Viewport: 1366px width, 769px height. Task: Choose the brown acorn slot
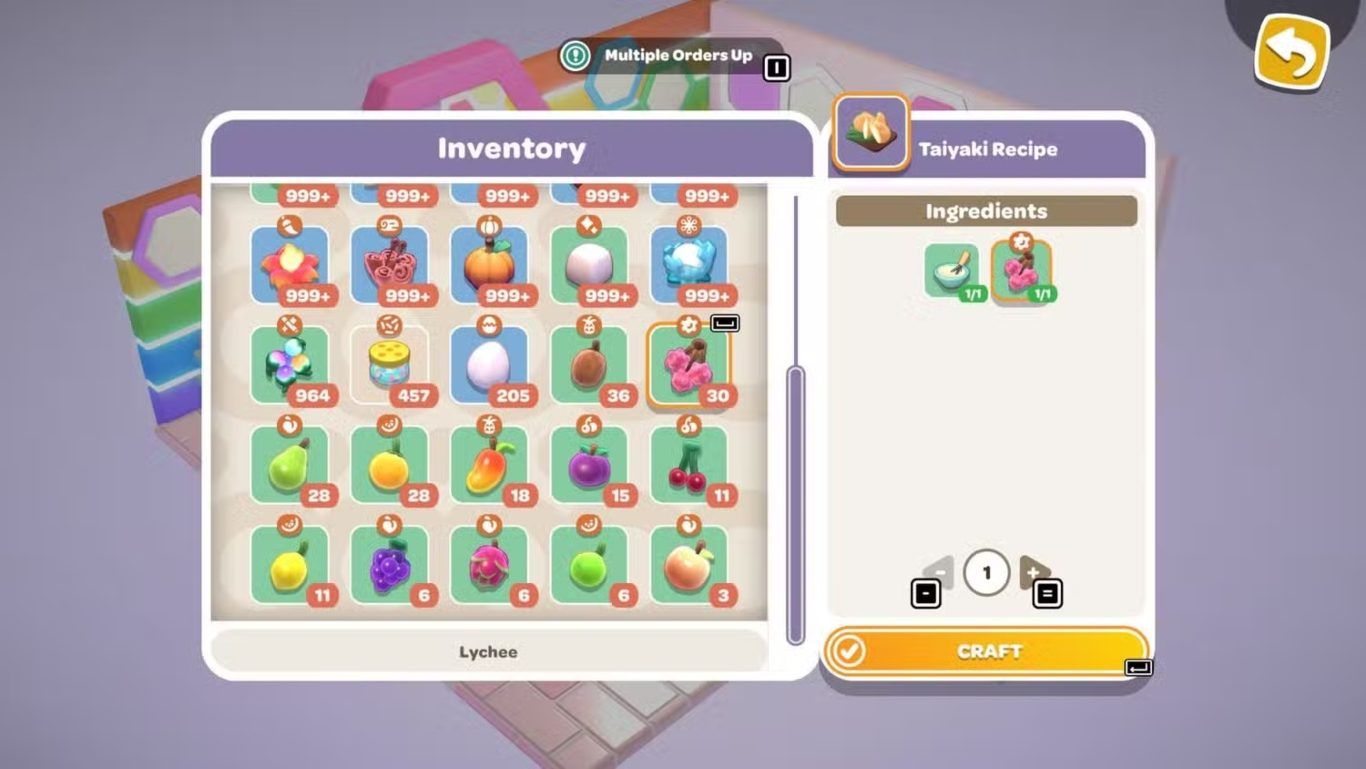pyautogui.click(x=589, y=366)
